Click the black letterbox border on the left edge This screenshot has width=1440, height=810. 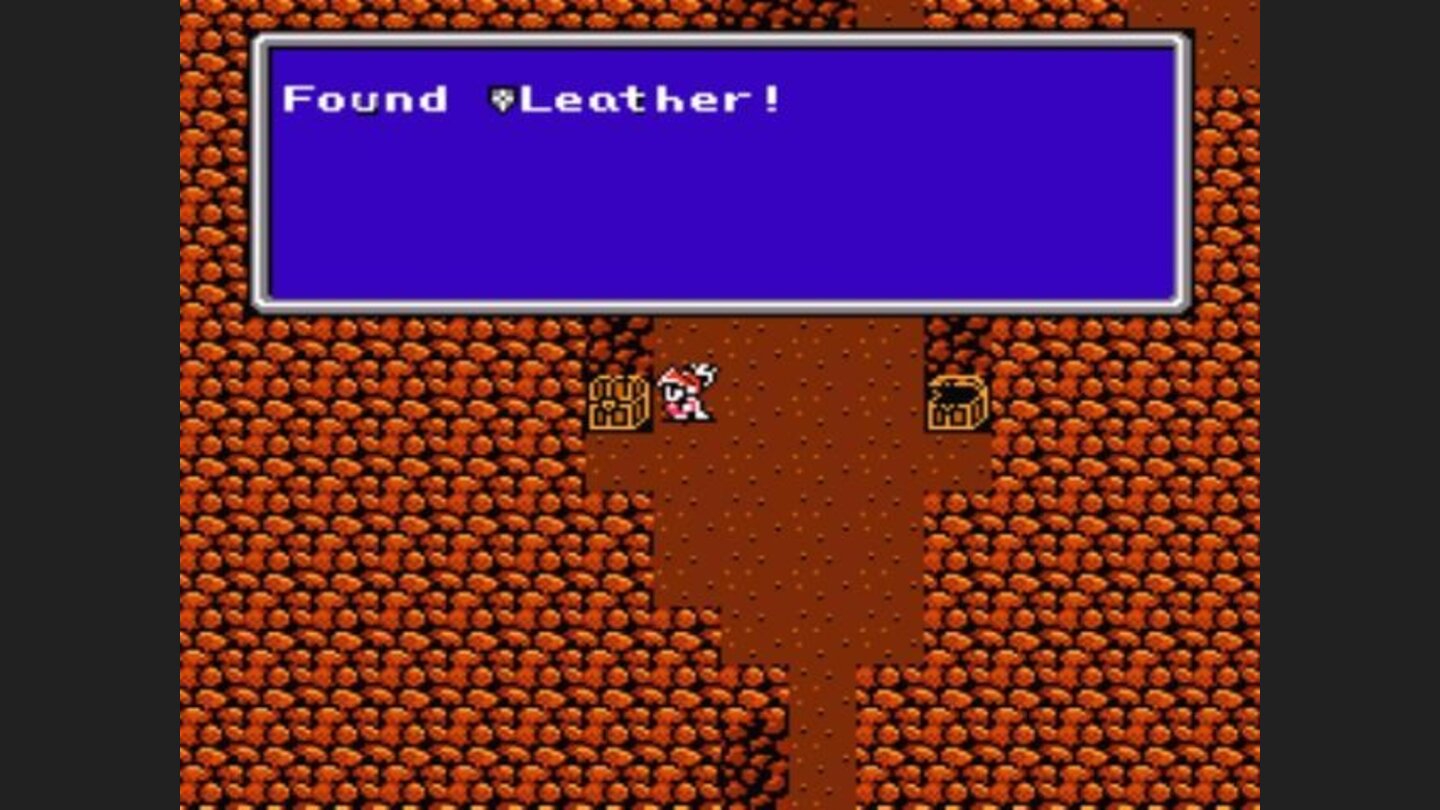[90, 400]
